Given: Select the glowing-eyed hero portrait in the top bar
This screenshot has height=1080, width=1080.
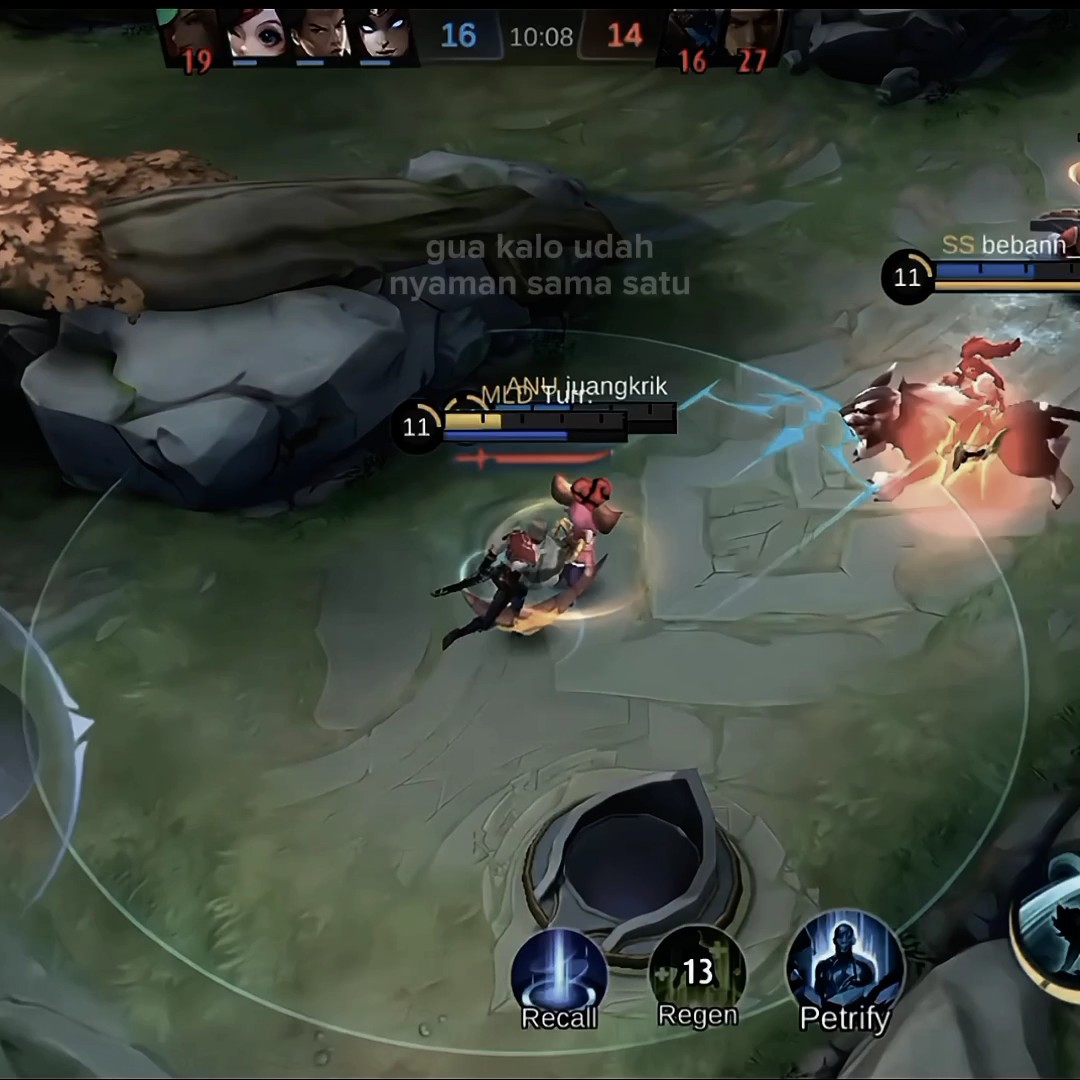Looking at the screenshot, I should click(384, 35).
